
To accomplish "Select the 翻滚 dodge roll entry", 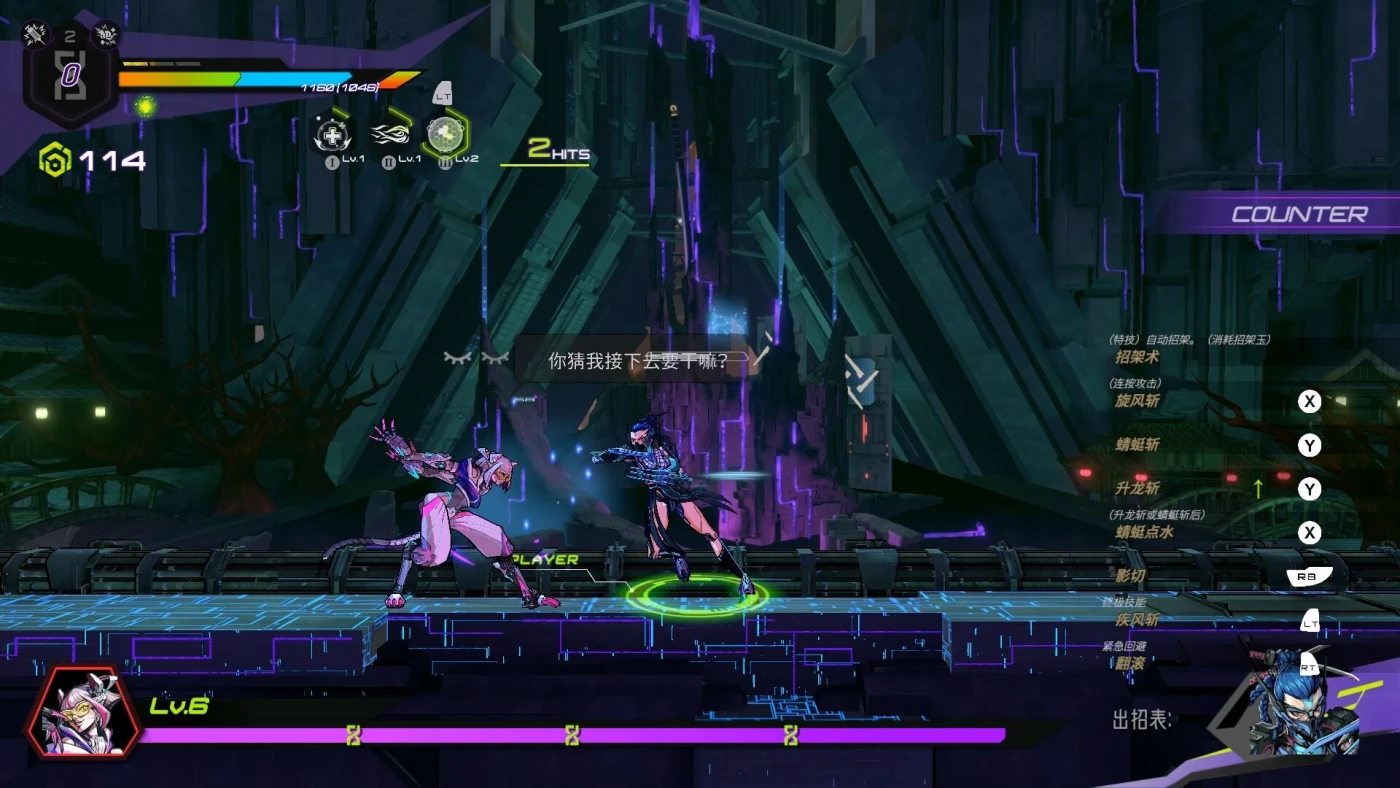I will tap(1130, 663).
